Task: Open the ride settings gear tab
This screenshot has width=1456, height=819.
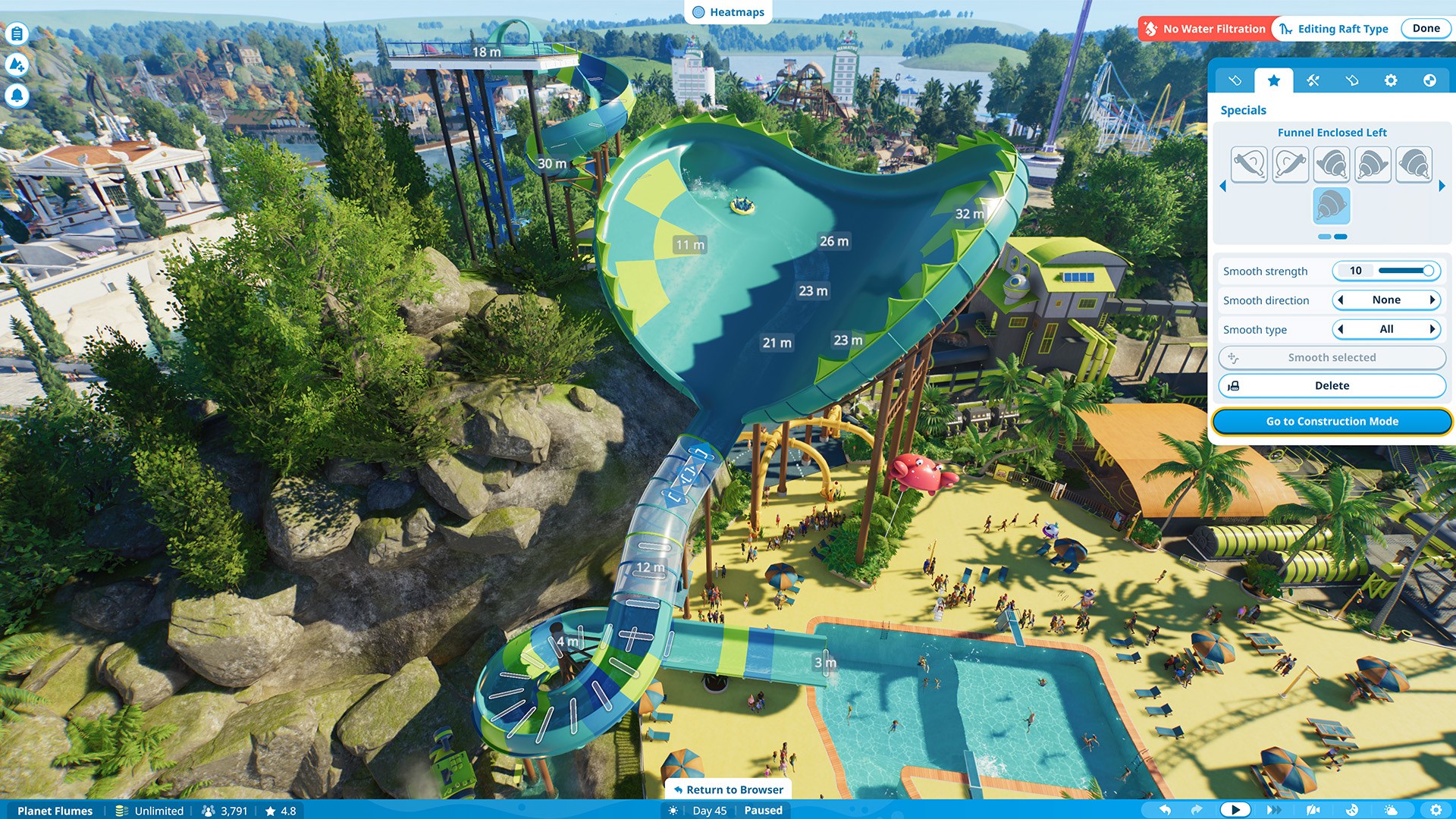Action: [1391, 80]
